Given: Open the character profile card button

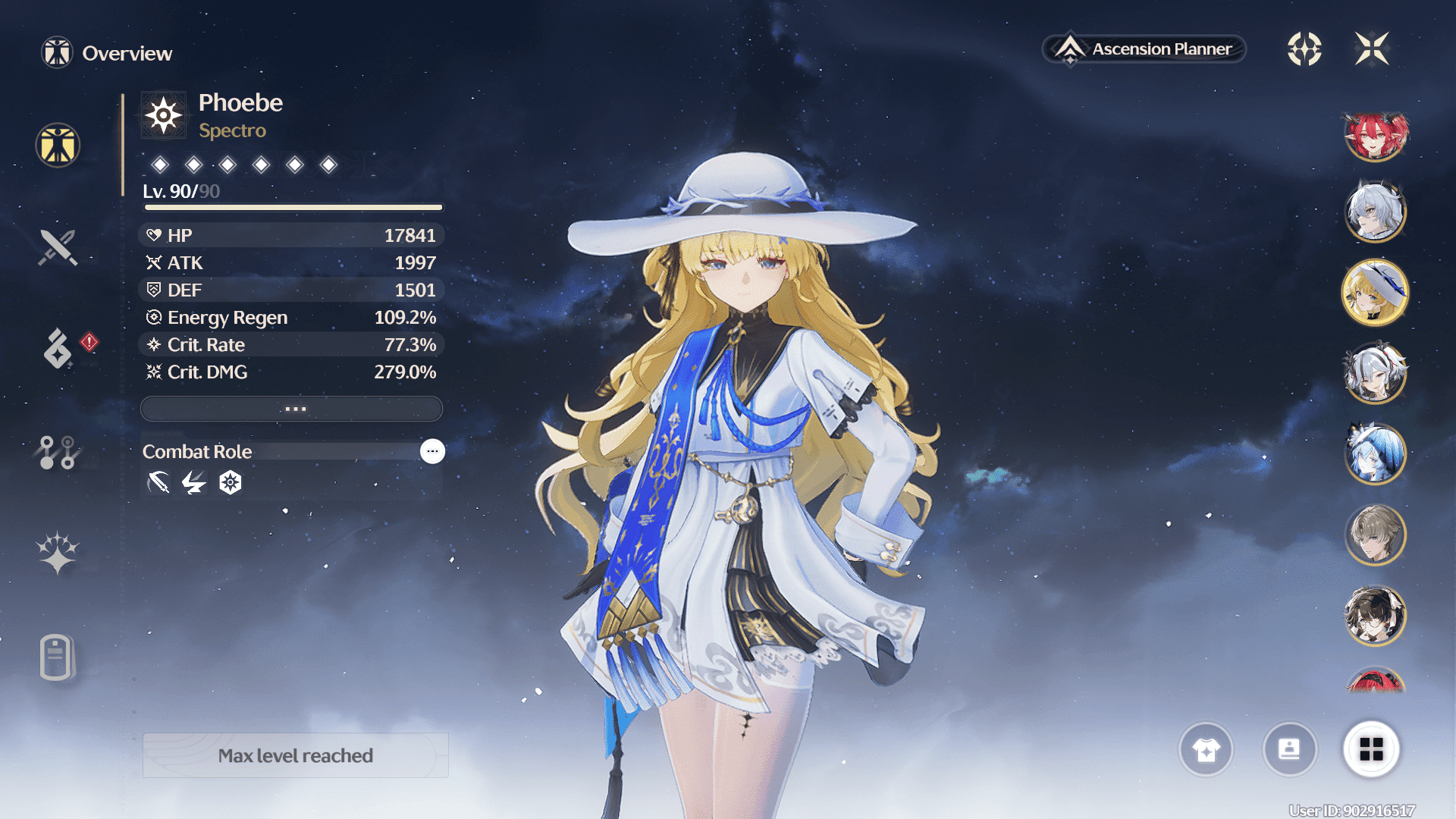Looking at the screenshot, I should click(x=1289, y=749).
